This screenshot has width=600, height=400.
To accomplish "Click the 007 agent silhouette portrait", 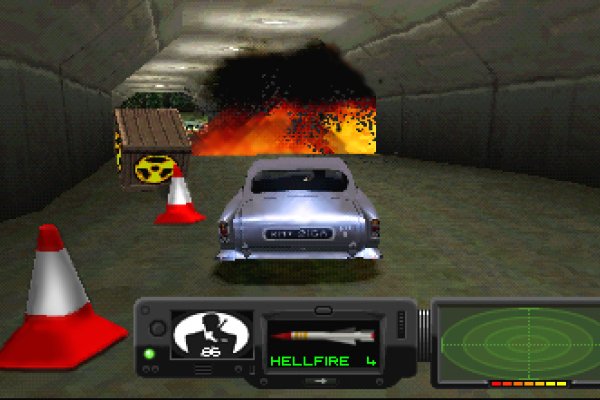I will 211,337.
